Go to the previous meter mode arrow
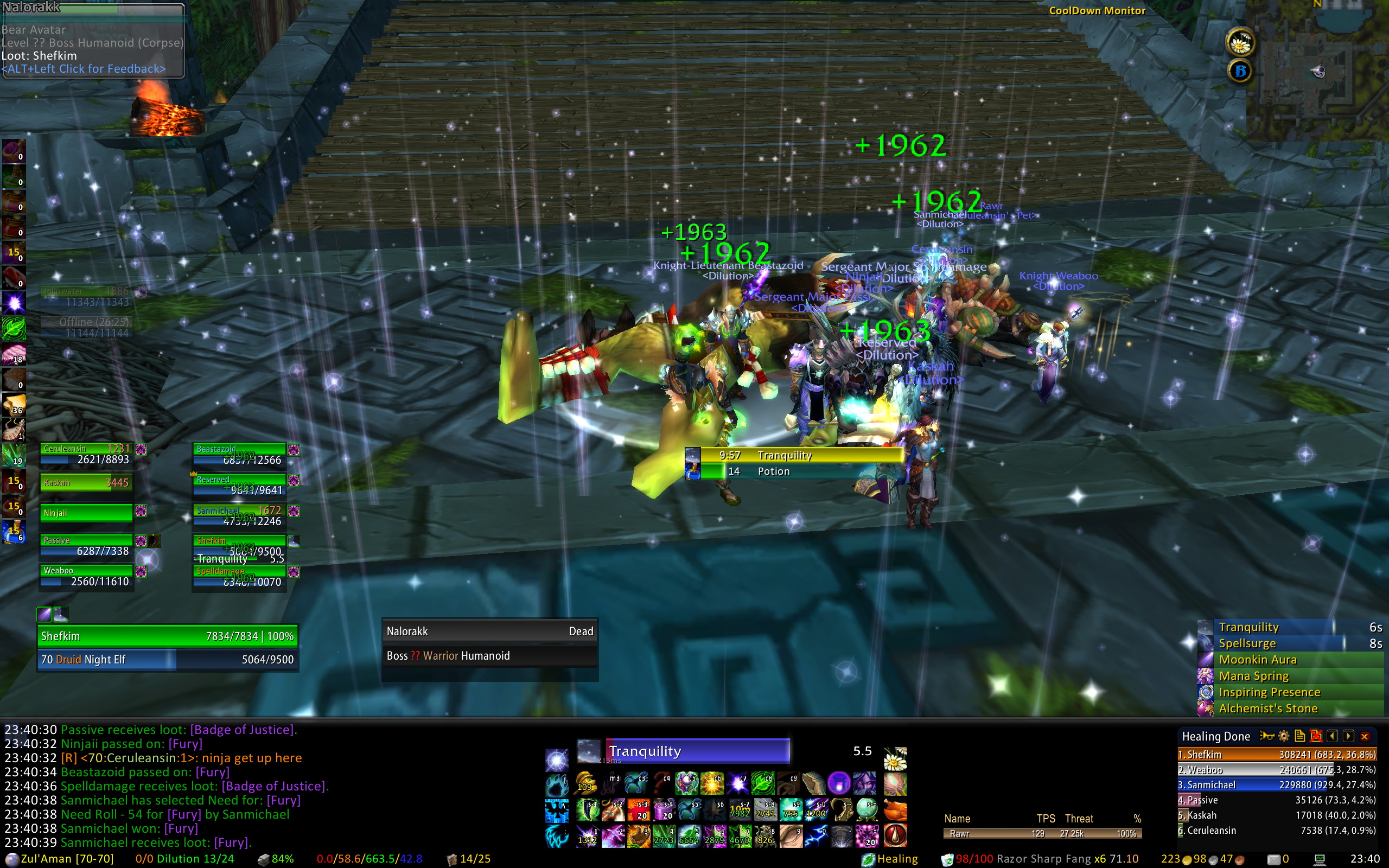Image resolution: width=1389 pixels, height=868 pixels. (x=1332, y=736)
